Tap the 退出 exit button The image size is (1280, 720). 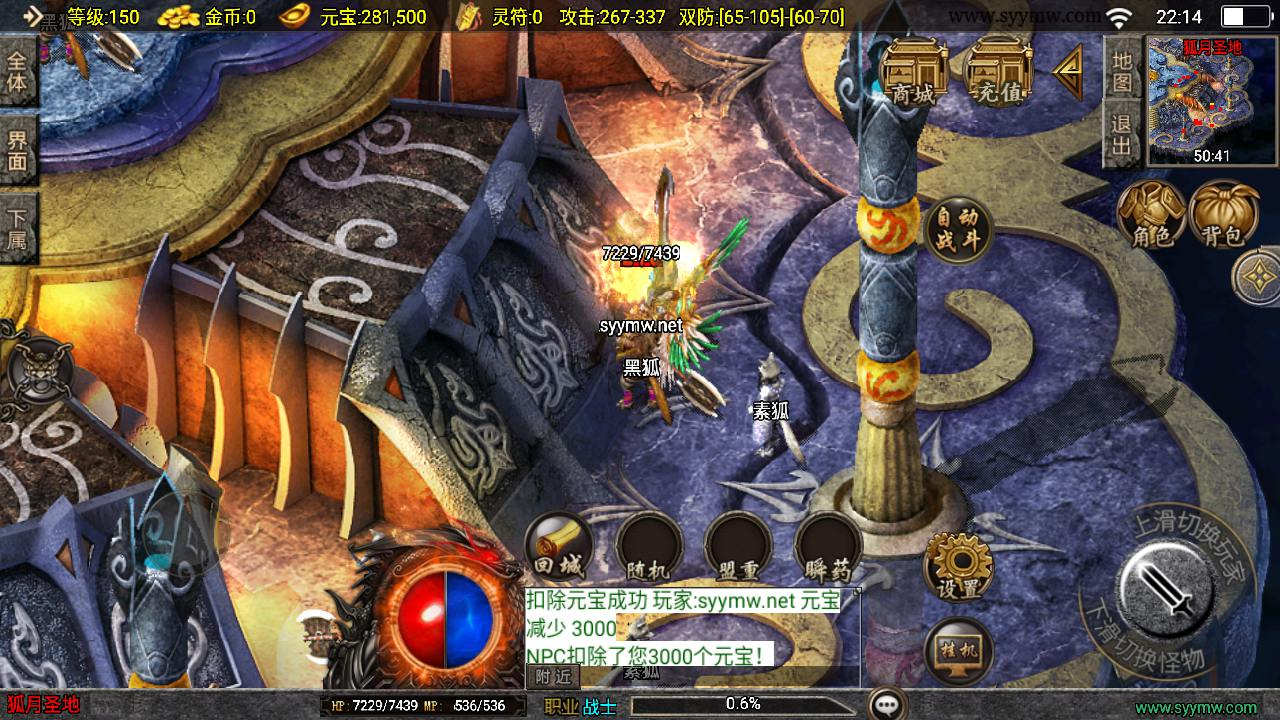point(1122,136)
